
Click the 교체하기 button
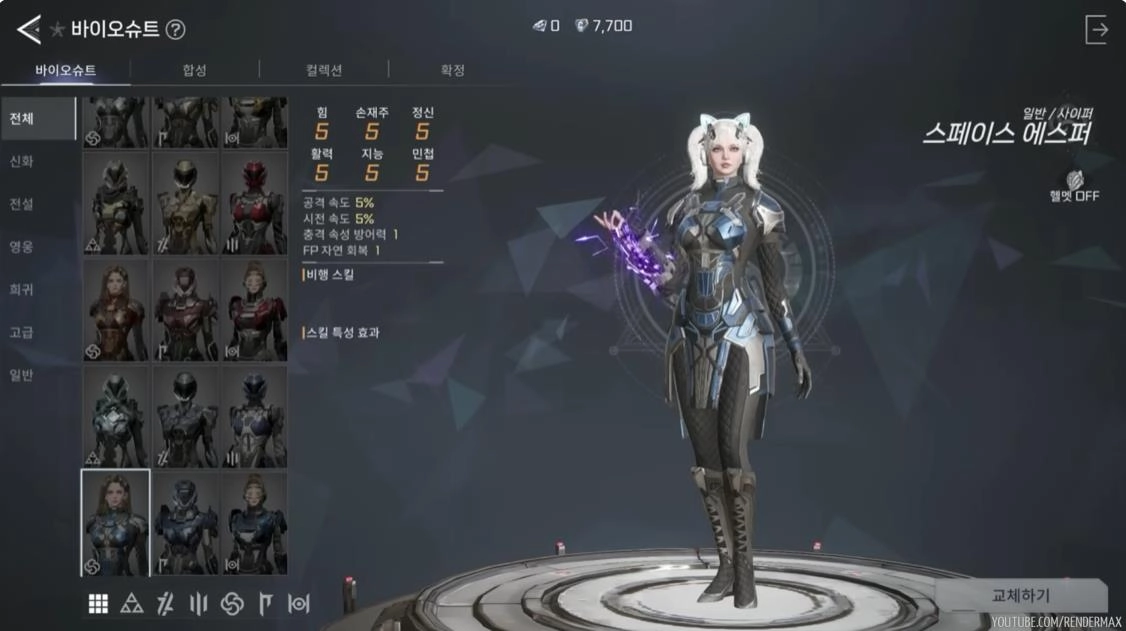pos(1020,596)
